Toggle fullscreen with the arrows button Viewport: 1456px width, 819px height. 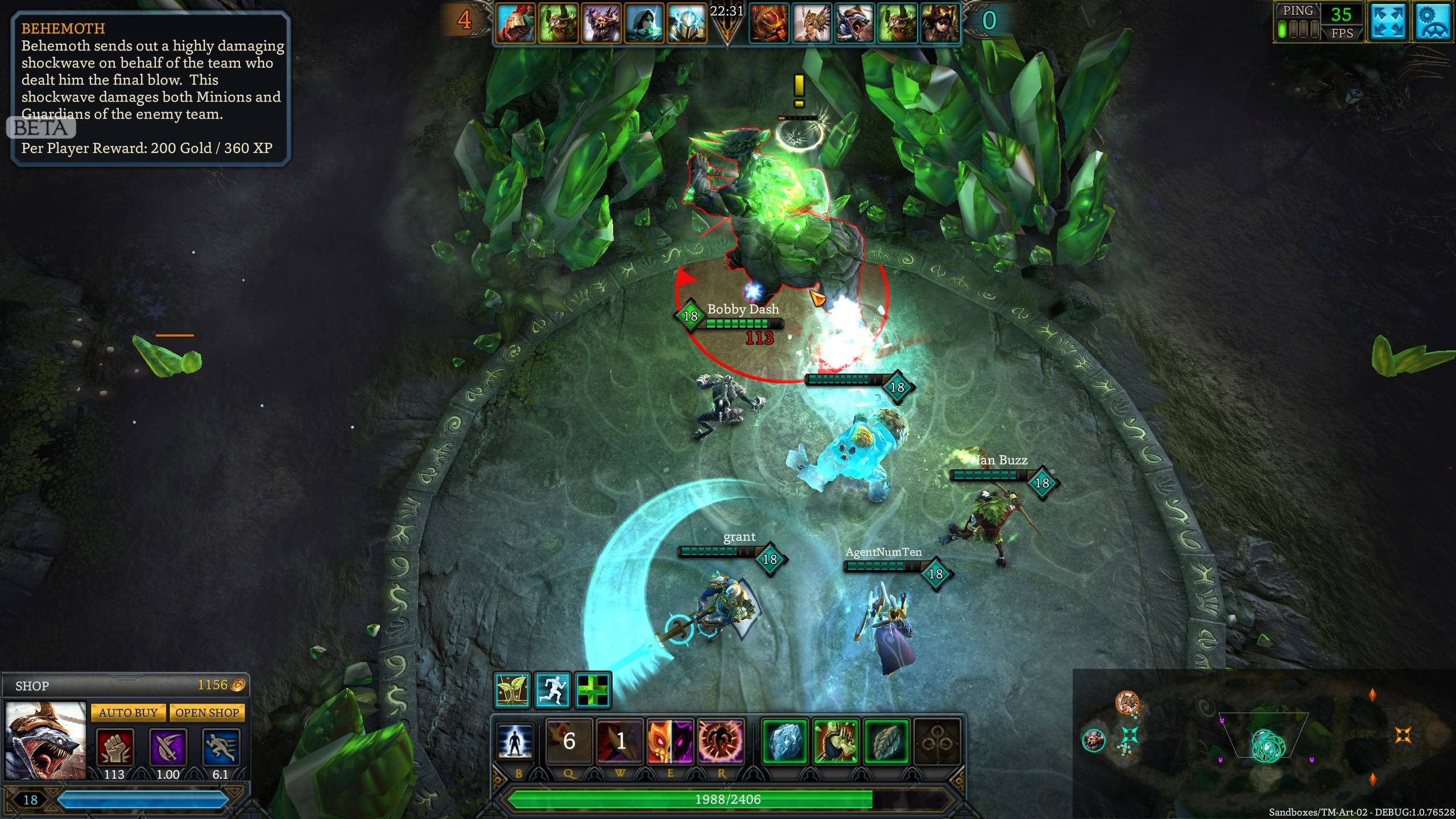[1388, 23]
